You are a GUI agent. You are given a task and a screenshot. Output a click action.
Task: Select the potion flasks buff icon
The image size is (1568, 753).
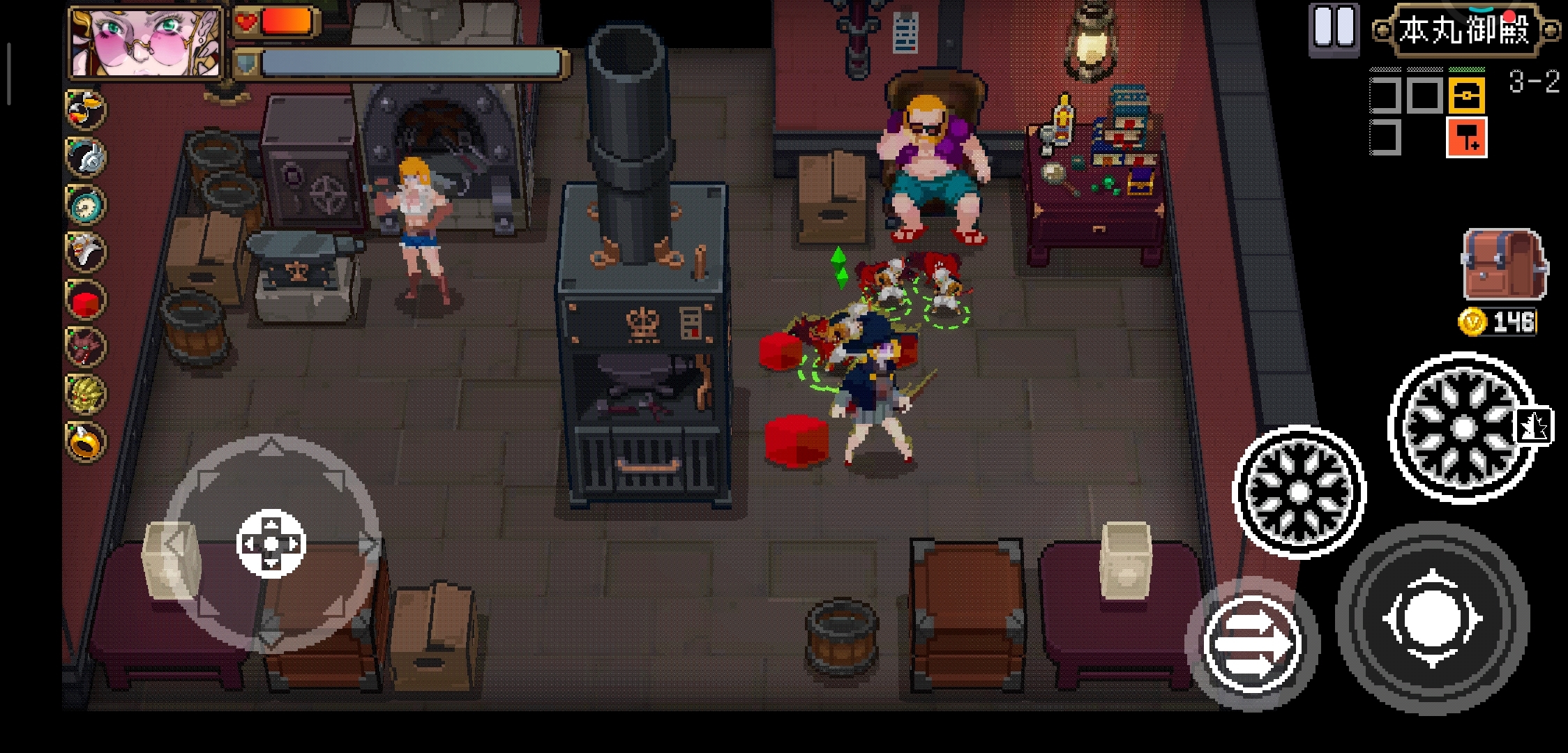pos(85,109)
